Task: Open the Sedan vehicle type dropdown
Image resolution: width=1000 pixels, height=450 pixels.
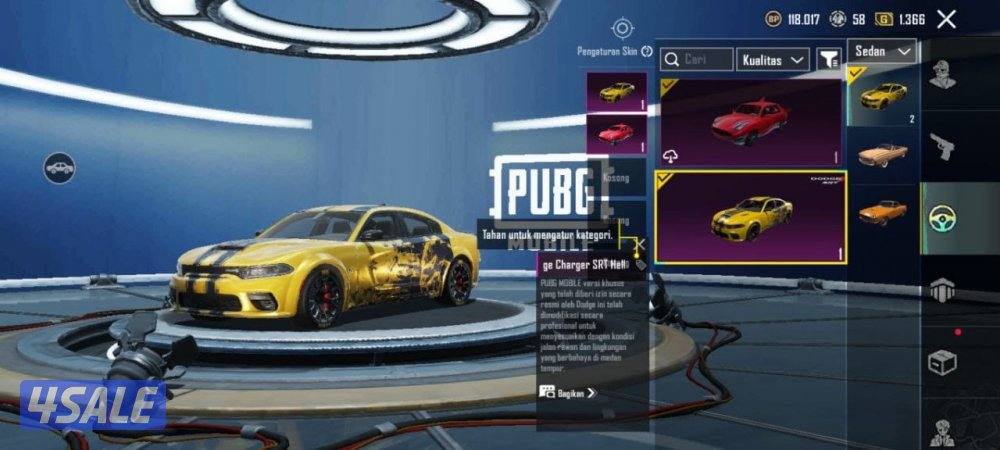Action: pyautogui.click(x=882, y=51)
